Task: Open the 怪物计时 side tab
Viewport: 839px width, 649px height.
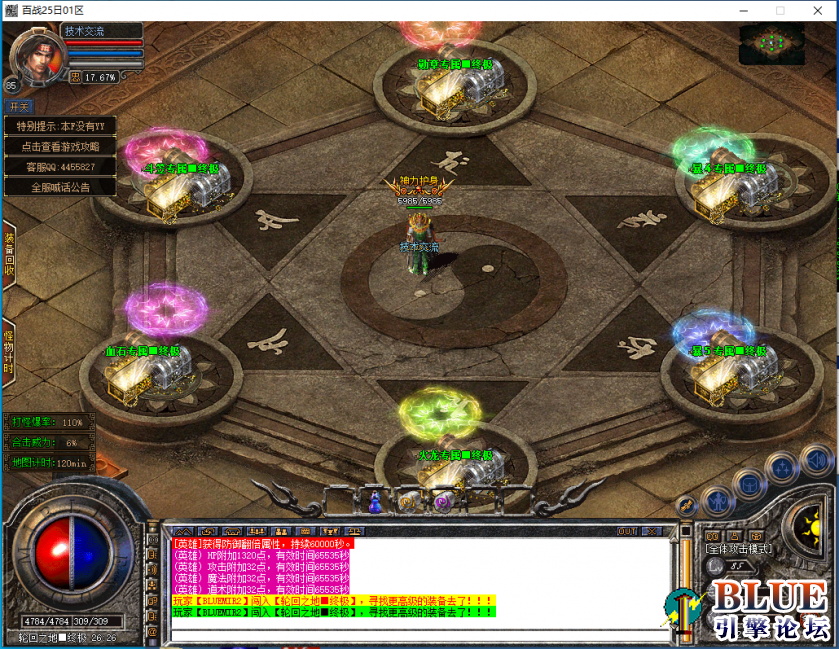Action: pos(9,349)
